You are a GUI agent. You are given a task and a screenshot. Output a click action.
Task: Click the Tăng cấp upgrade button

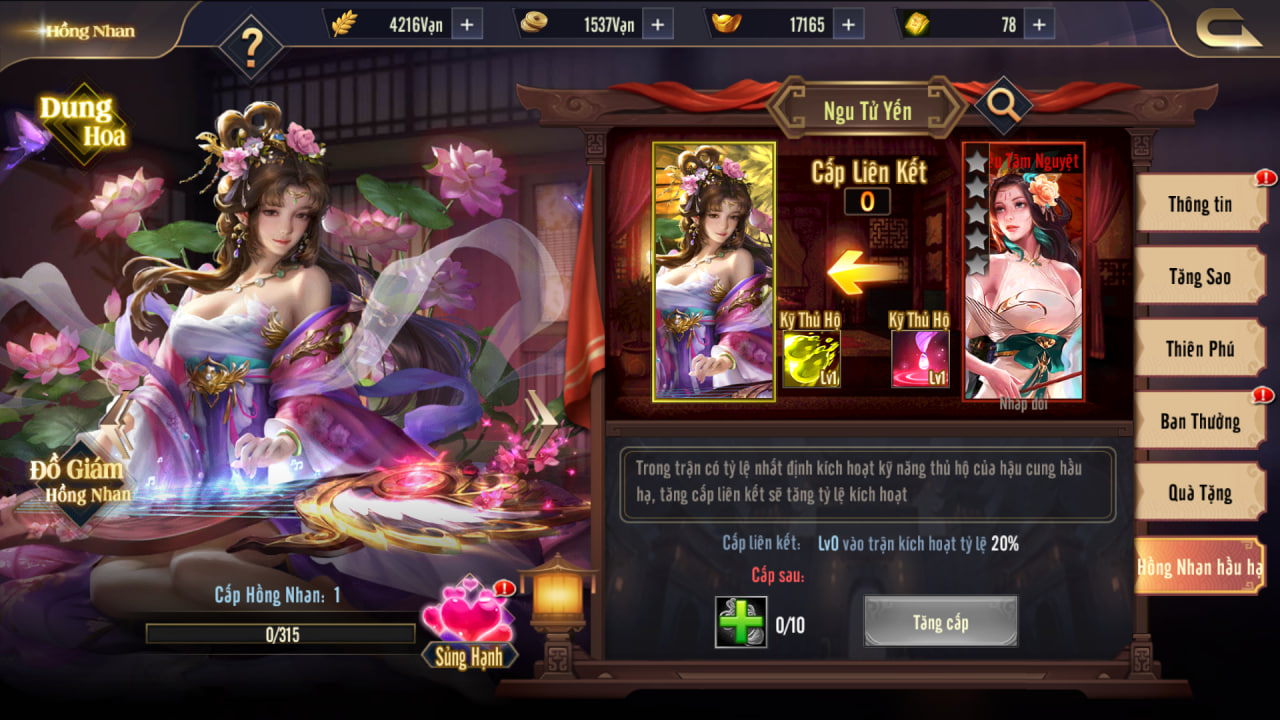point(940,622)
